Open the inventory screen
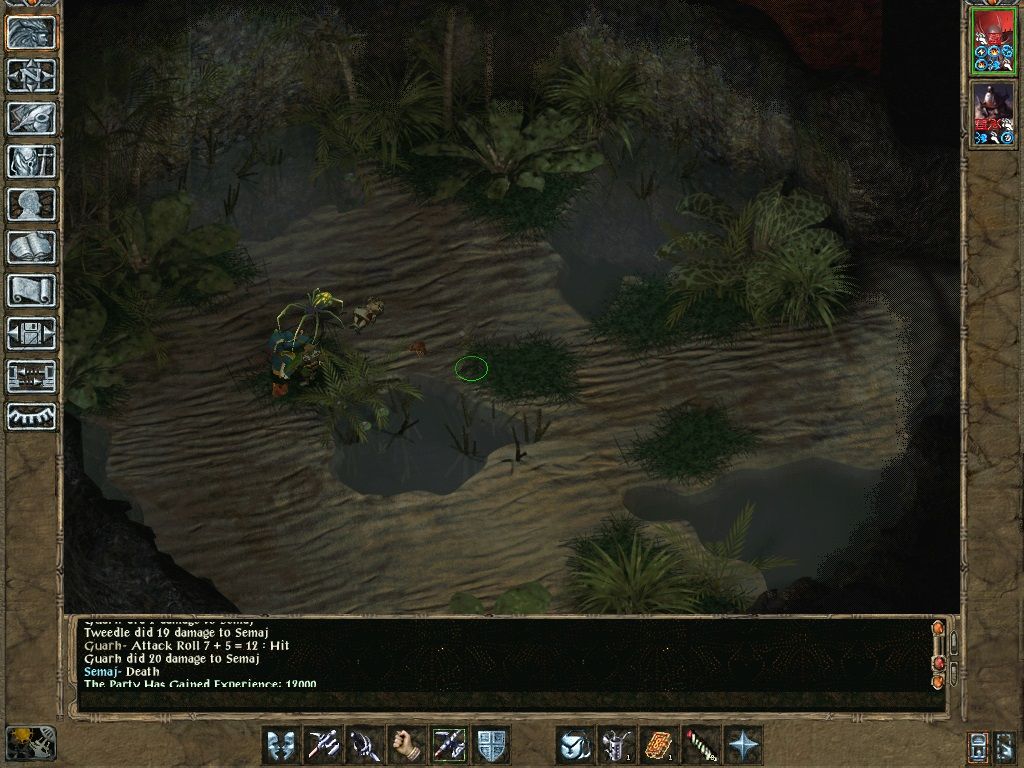1024x768 pixels. tap(31, 161)
